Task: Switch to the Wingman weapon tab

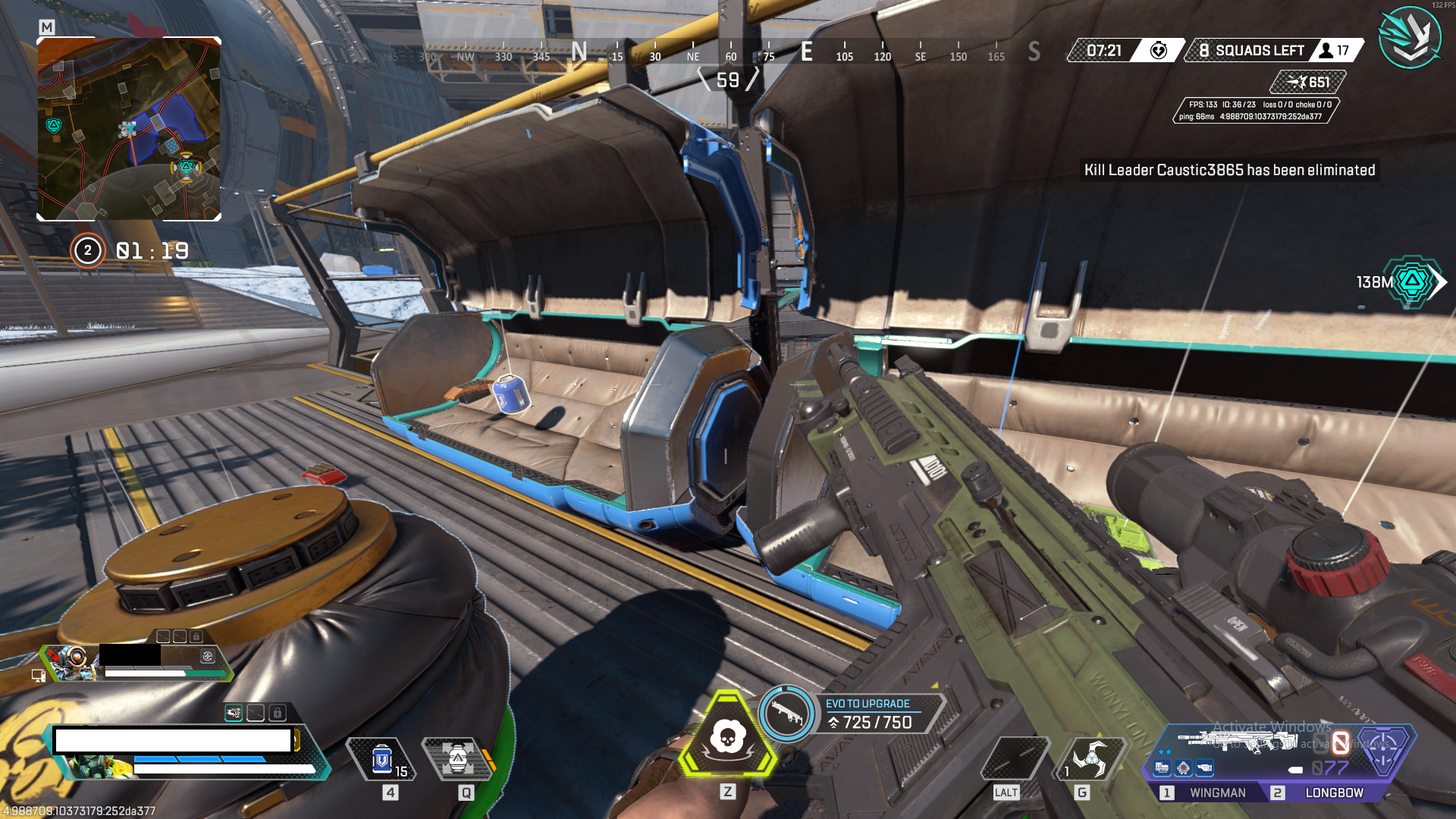Action: tap(1216, 792)
